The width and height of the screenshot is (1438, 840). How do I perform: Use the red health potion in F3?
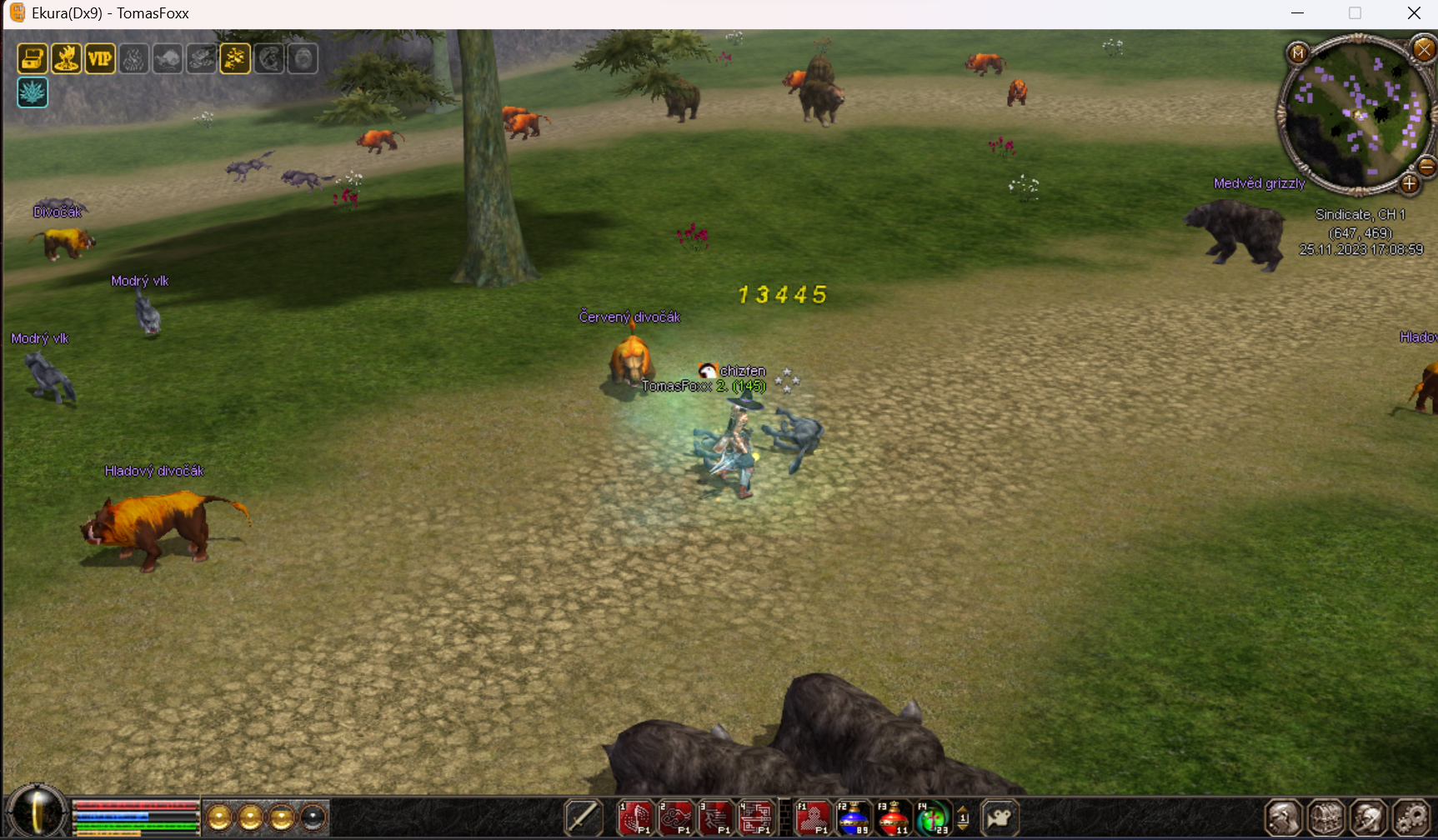pyautogui.click(x=893, y=817)
